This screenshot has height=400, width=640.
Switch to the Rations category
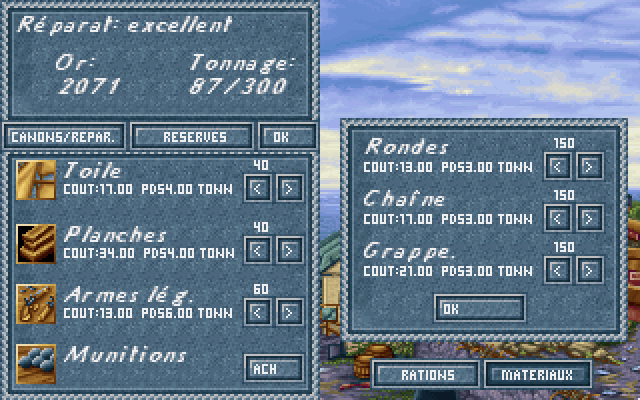tap(427, 375)
